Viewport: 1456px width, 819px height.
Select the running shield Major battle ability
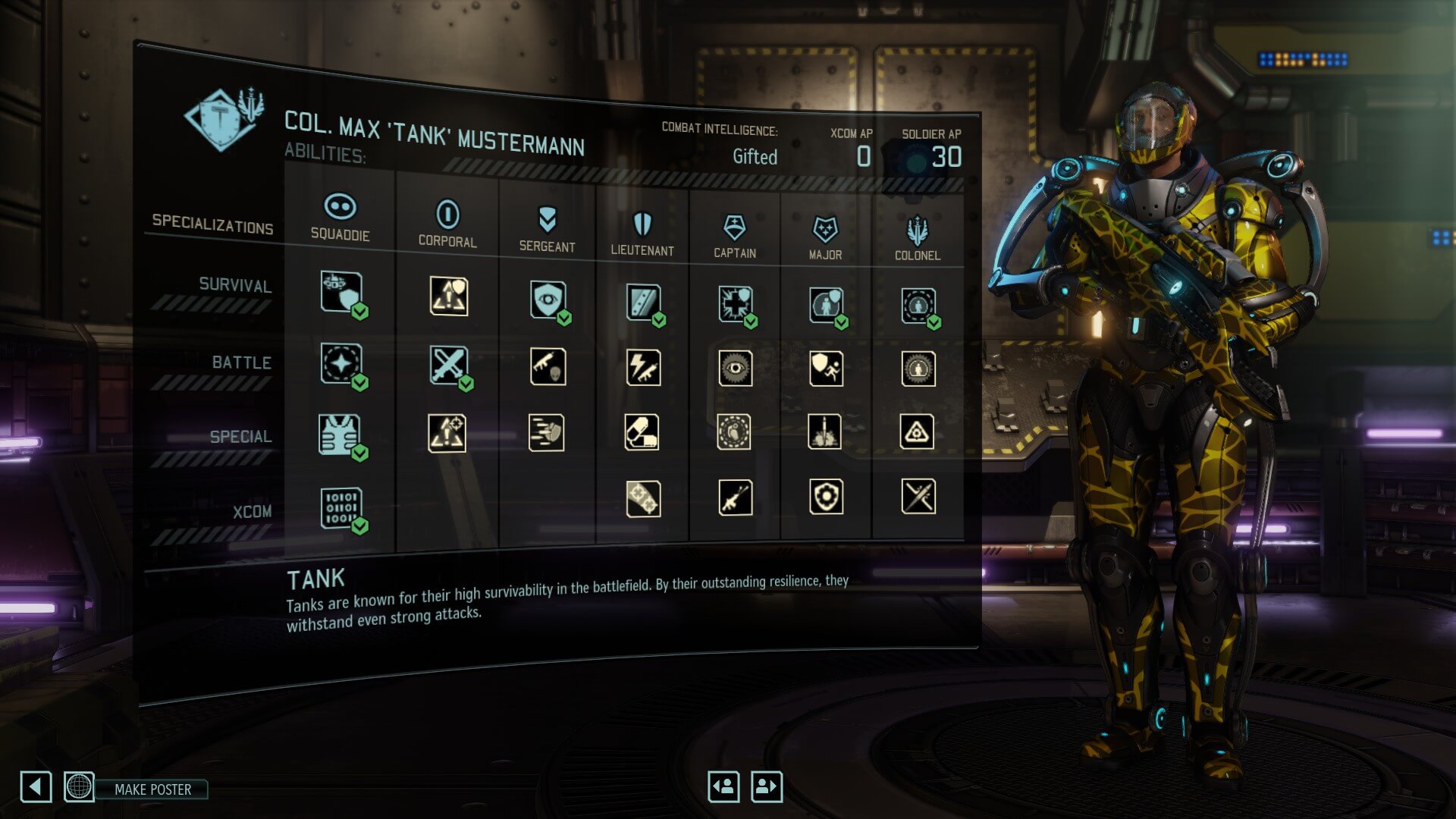826,369
